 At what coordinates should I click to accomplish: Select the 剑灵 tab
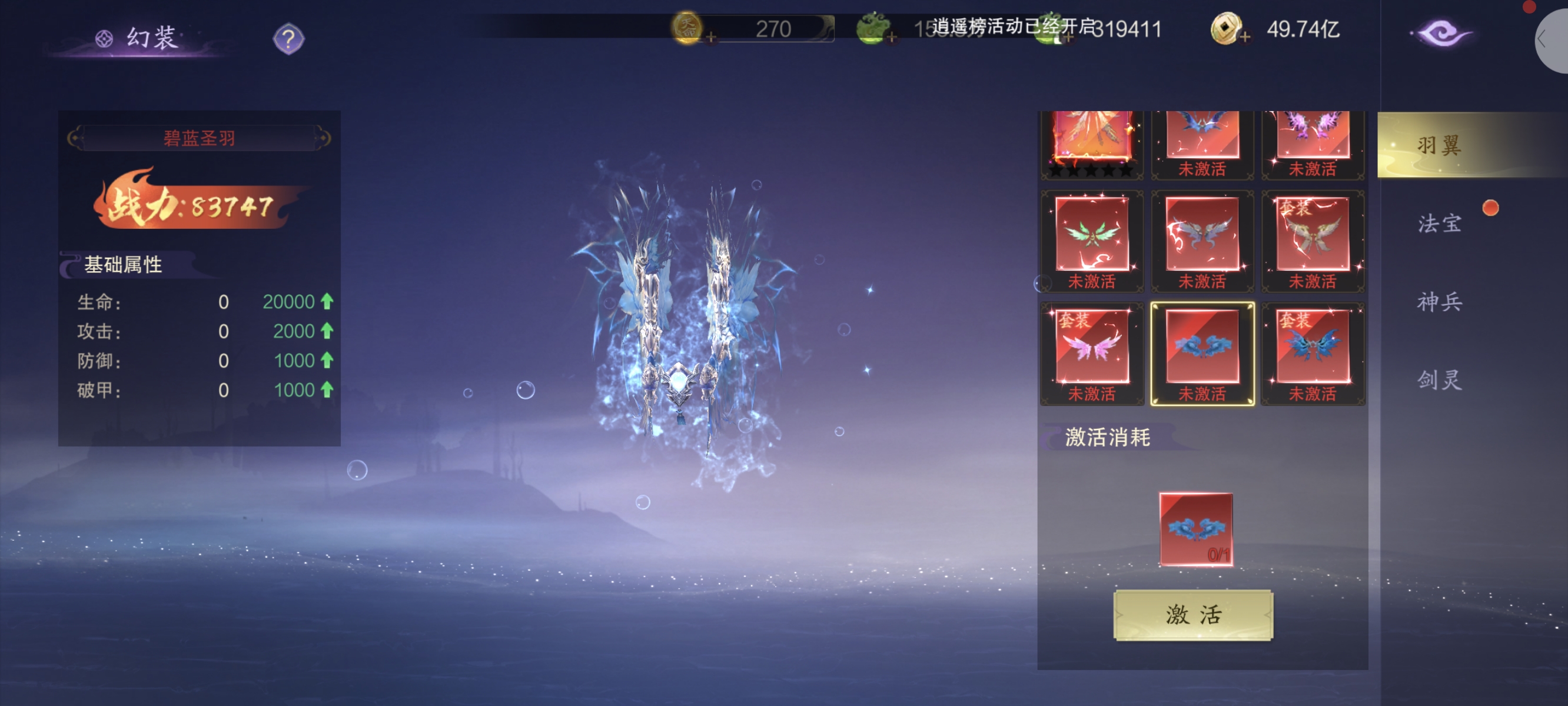1439,379
